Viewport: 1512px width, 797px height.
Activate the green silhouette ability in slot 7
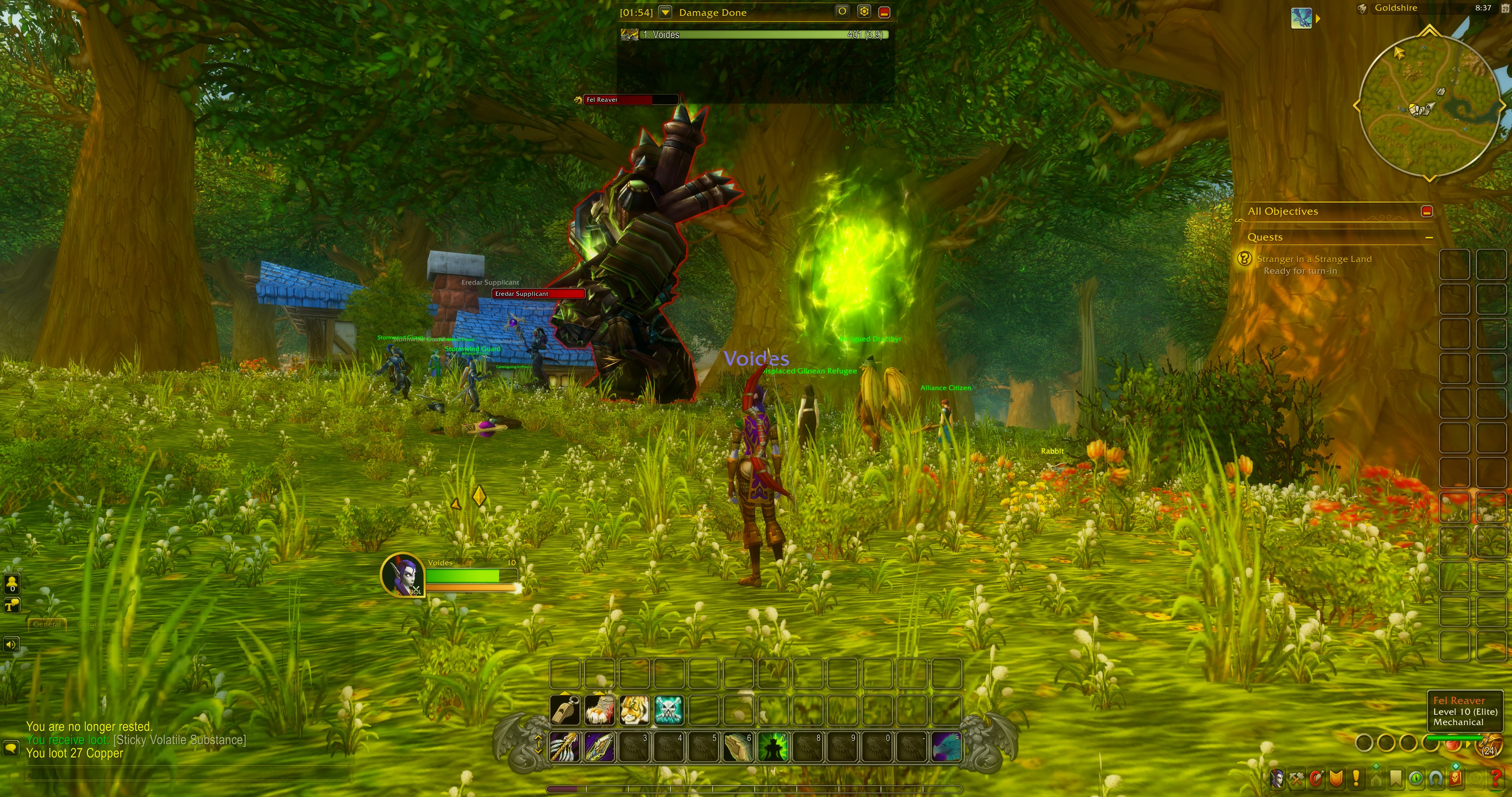pos(773,746)
